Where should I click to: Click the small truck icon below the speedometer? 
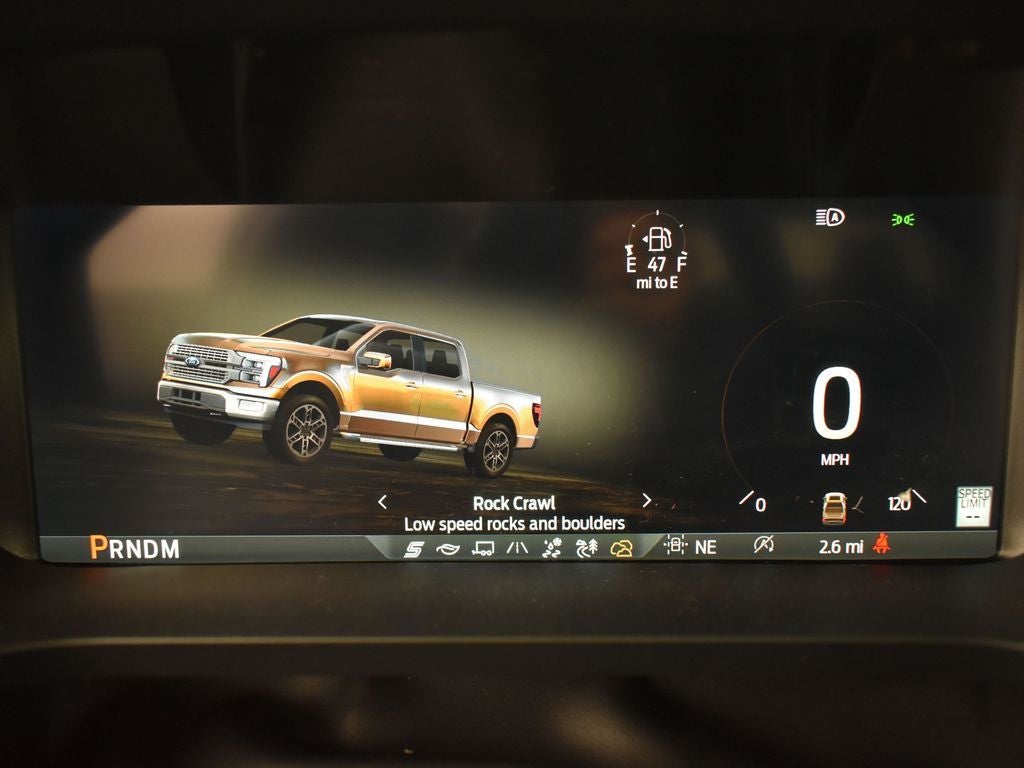click(x=834, y=507)
